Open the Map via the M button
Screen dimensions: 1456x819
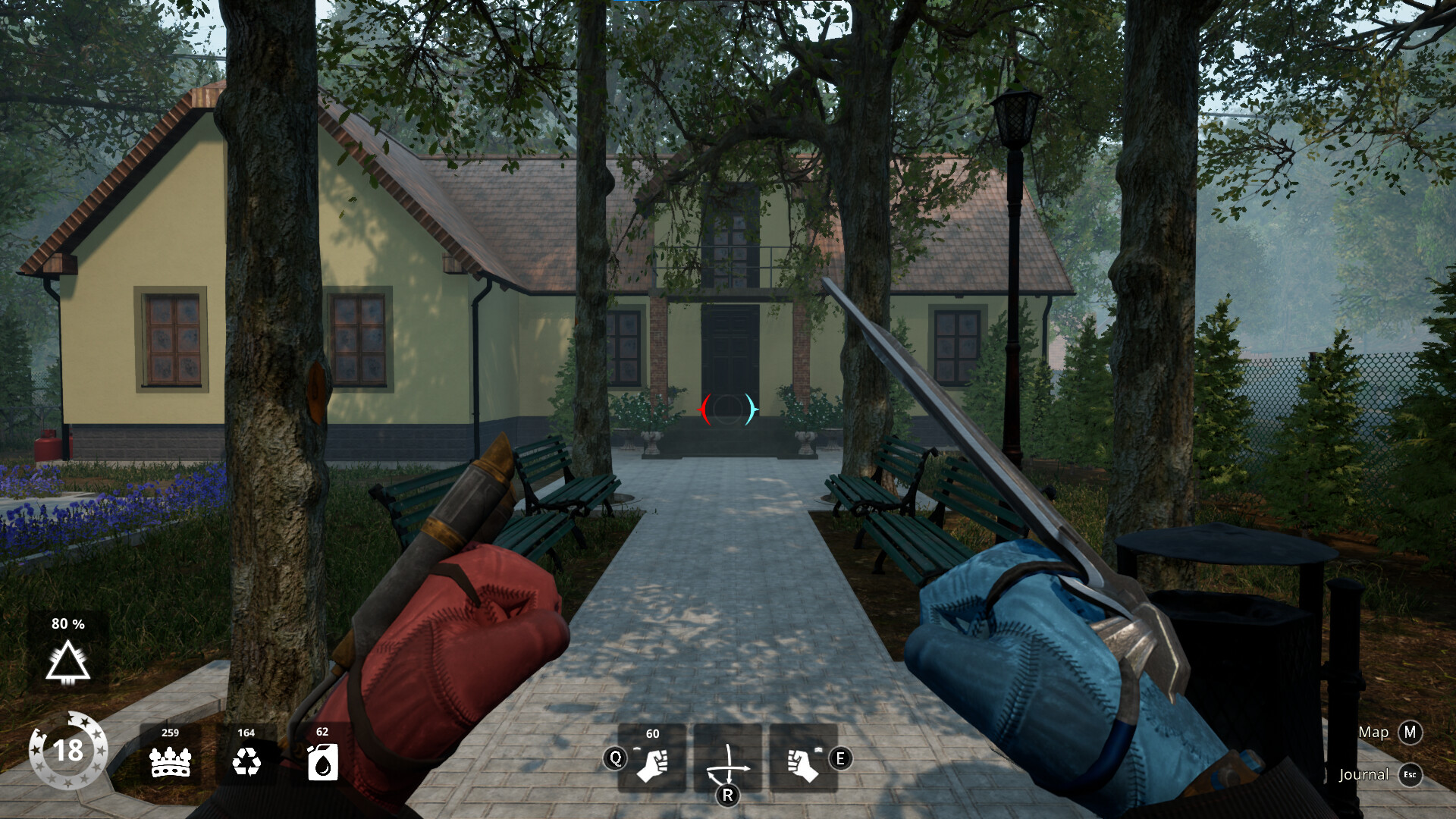(1410, 733)
